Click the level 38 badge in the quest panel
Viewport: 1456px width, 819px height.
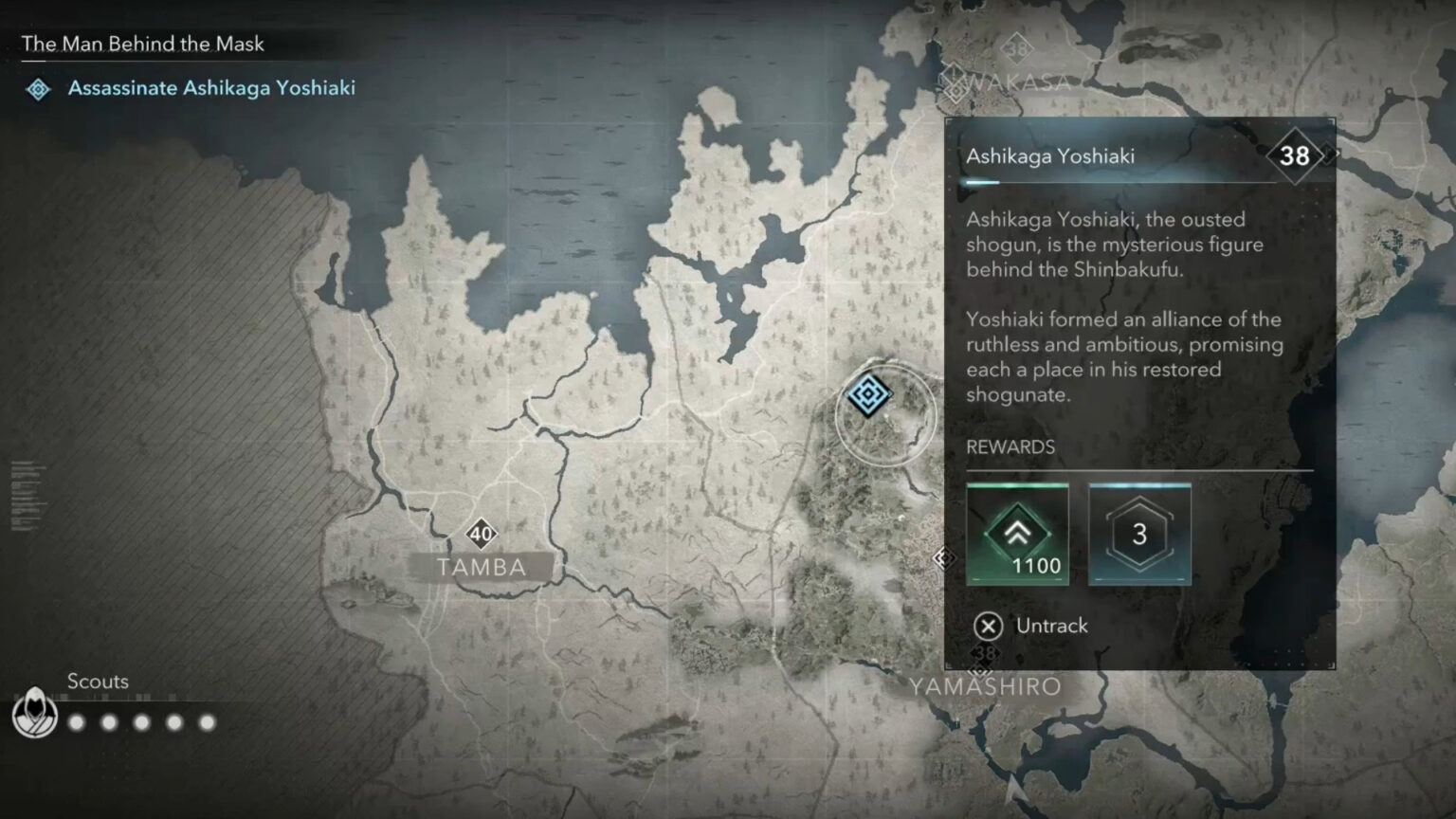1293,155
